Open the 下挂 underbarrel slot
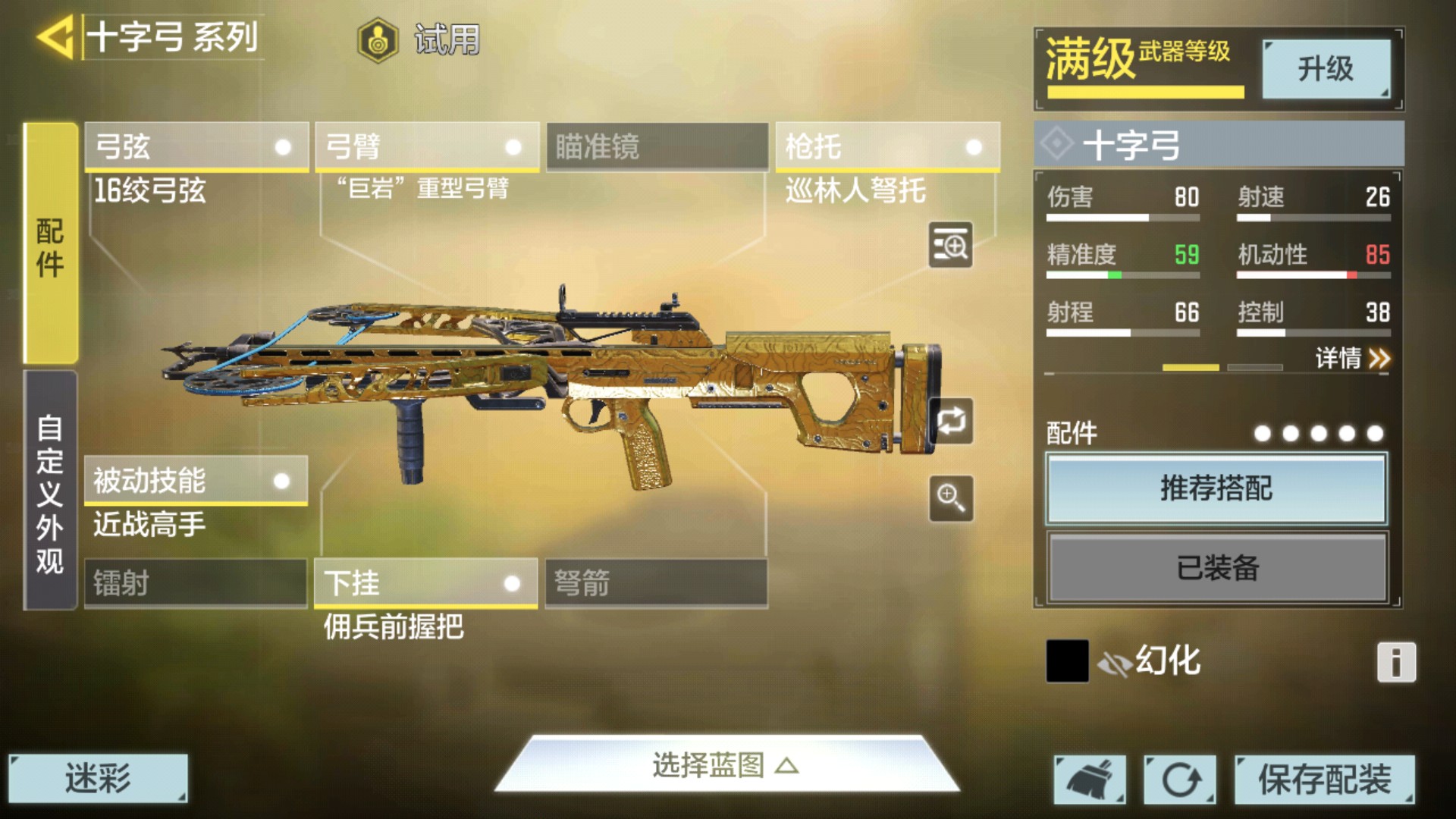This screenshot has height=819, width=1456. 426,583
